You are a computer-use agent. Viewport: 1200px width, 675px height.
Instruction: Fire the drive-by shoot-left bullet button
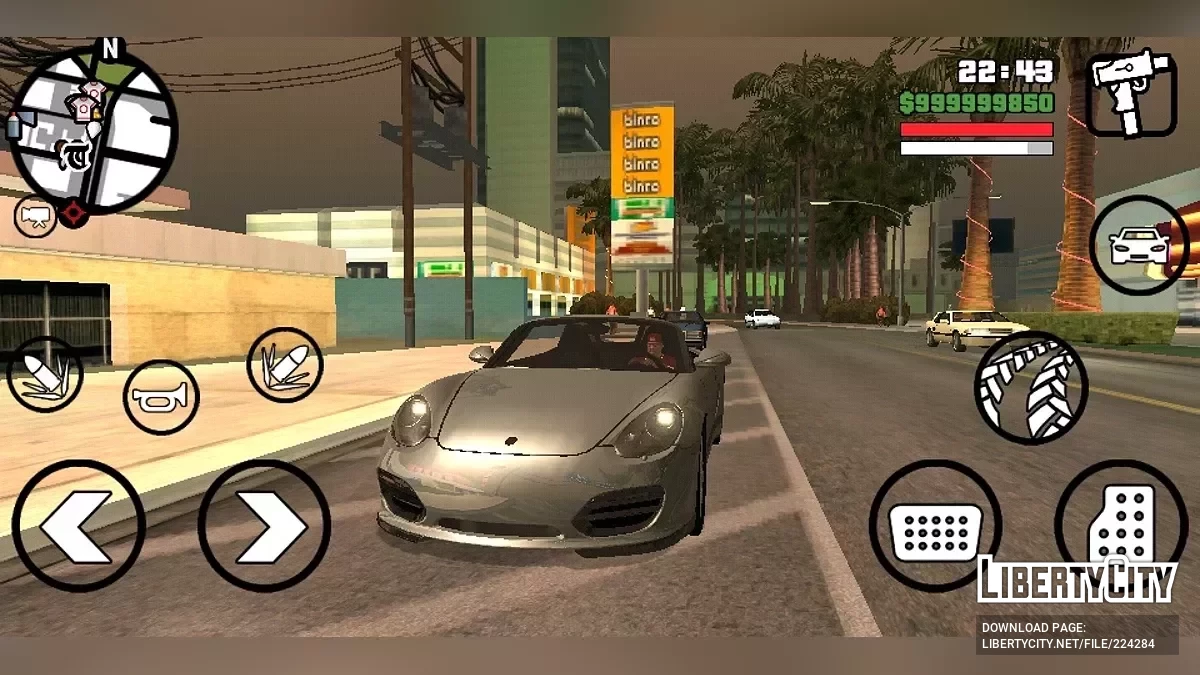coord(45,375)
